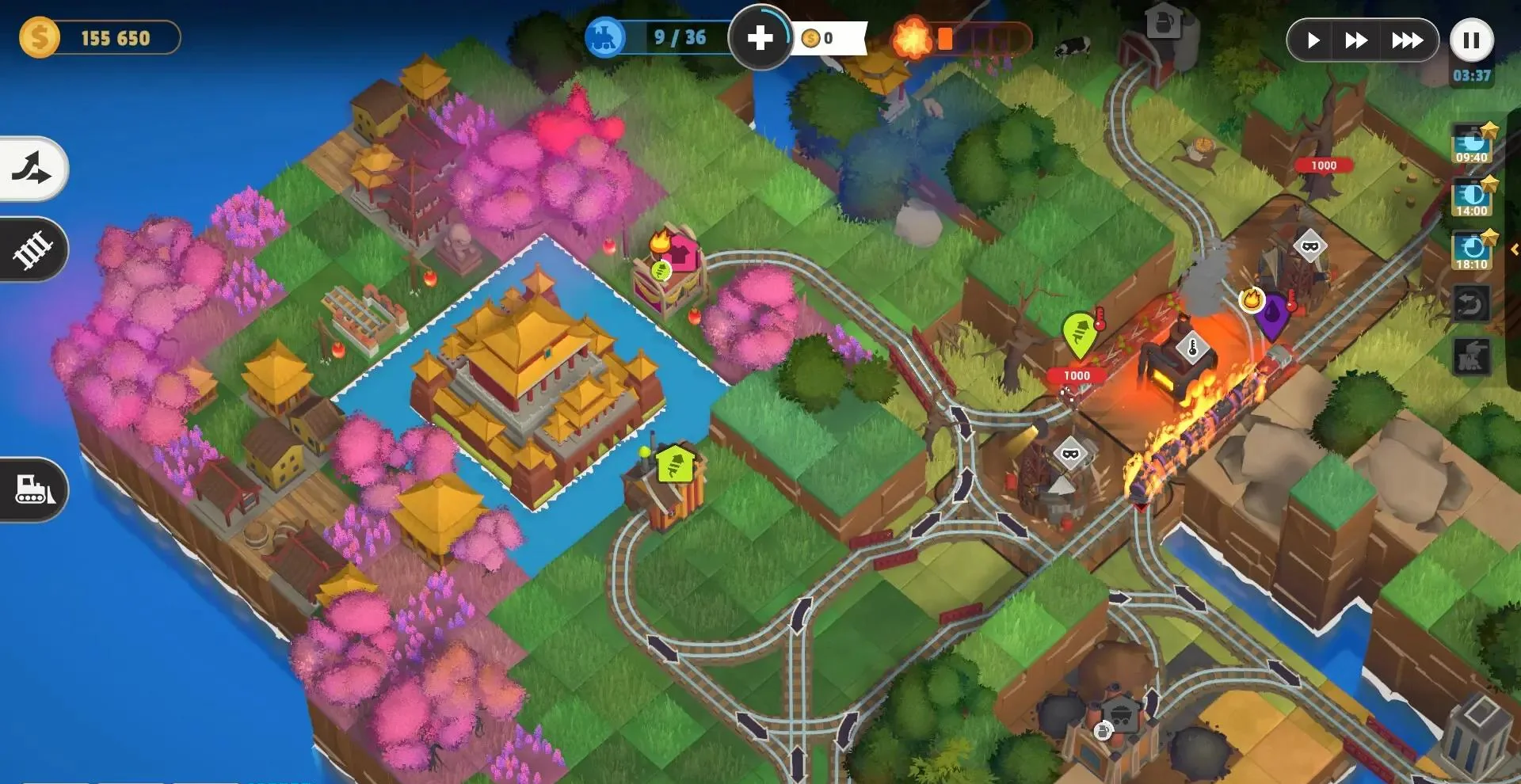Screen dimensions: 1521x784
Task: Click the green drill pin marker
Action: click(x=1078, y=333)
